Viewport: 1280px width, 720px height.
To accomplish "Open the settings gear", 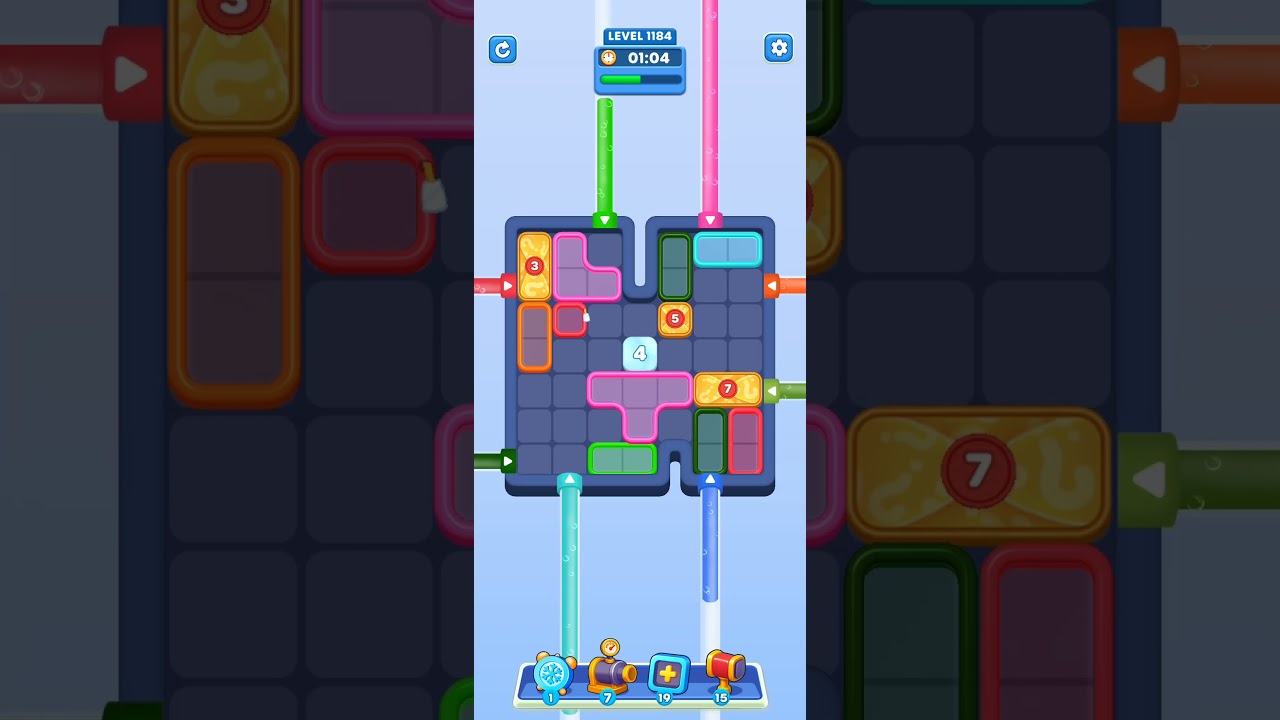I will point(778,47).
